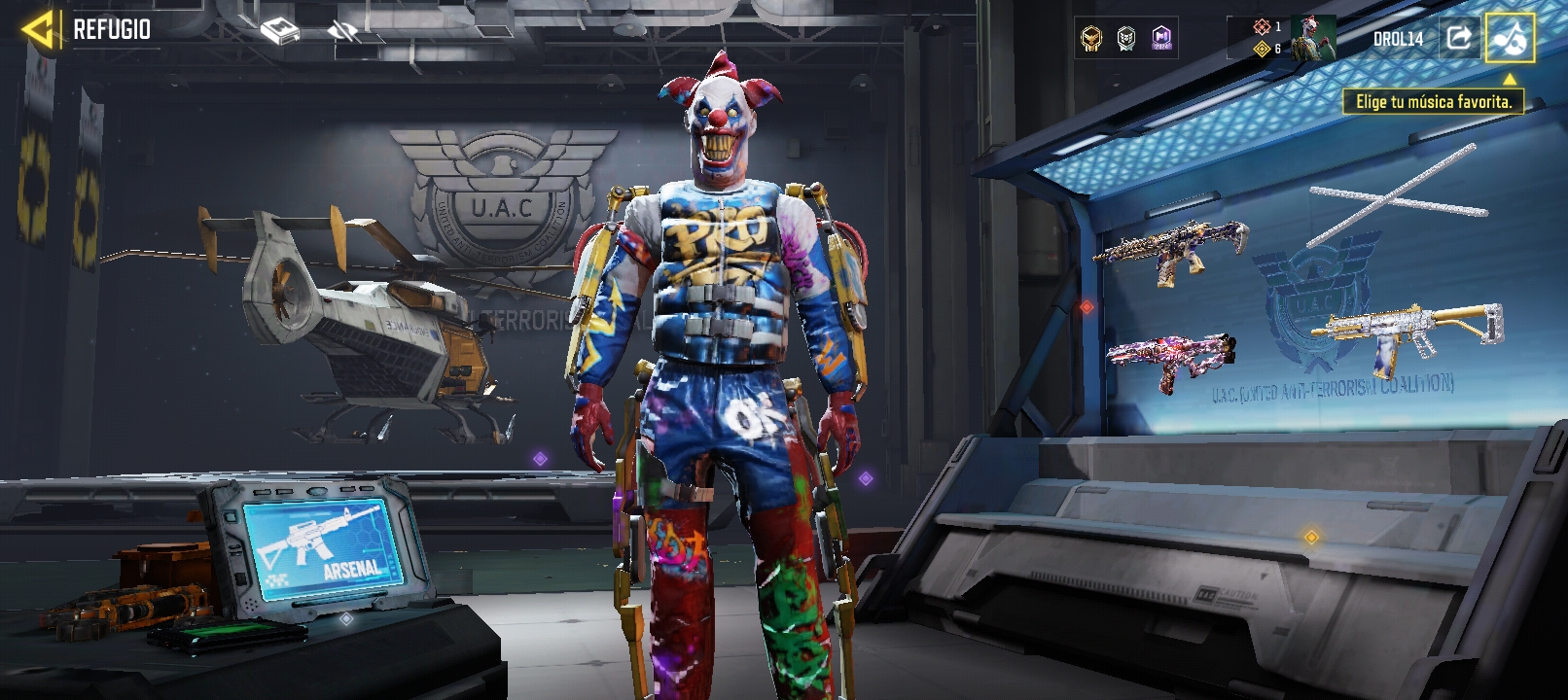This screenshot has width=1568, height=700.
Task: Open the Arsenal tablet screen
Action: point(323,543)
